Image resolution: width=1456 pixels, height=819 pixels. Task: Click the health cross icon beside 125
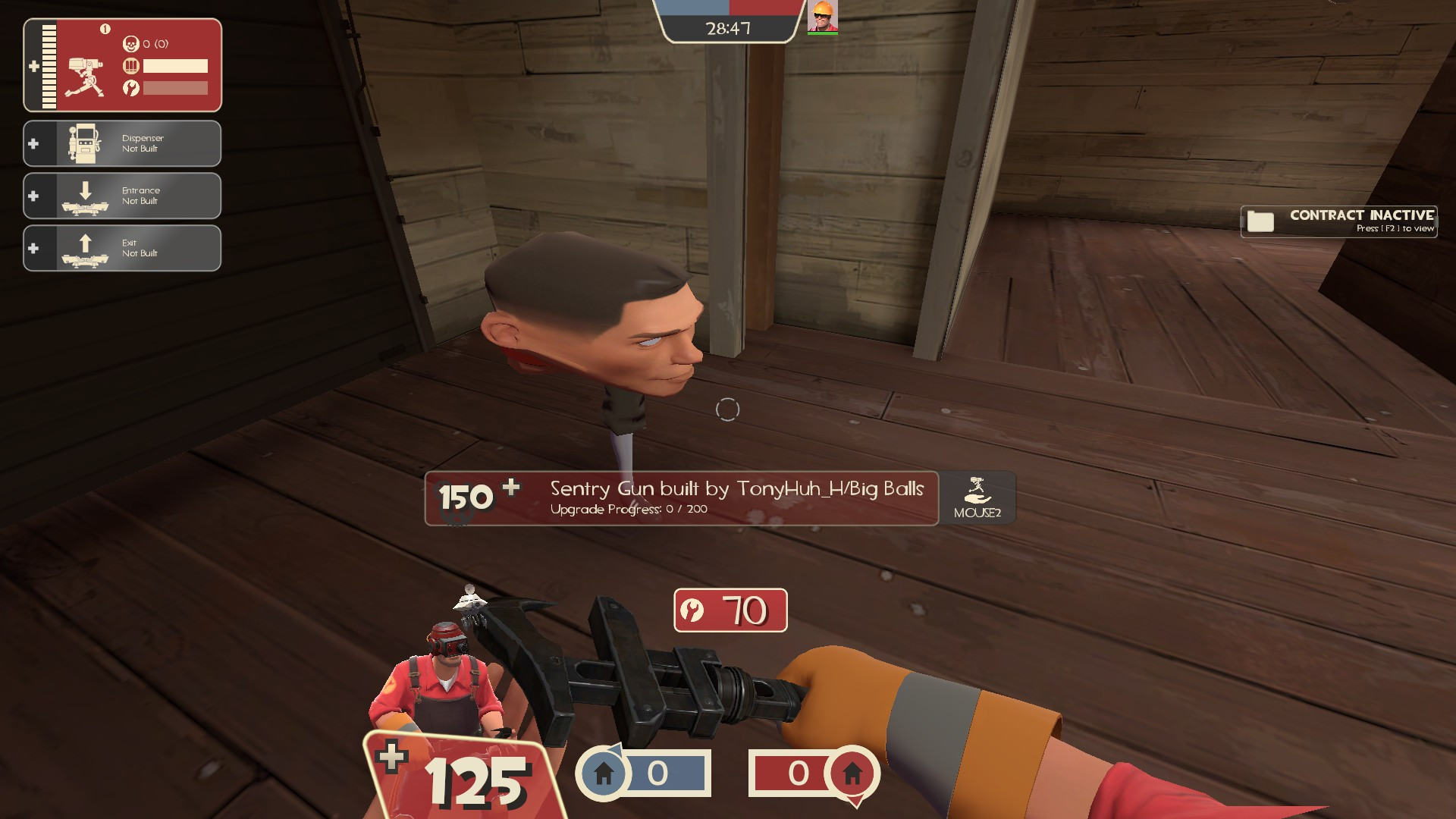click(x=391, y=756)
